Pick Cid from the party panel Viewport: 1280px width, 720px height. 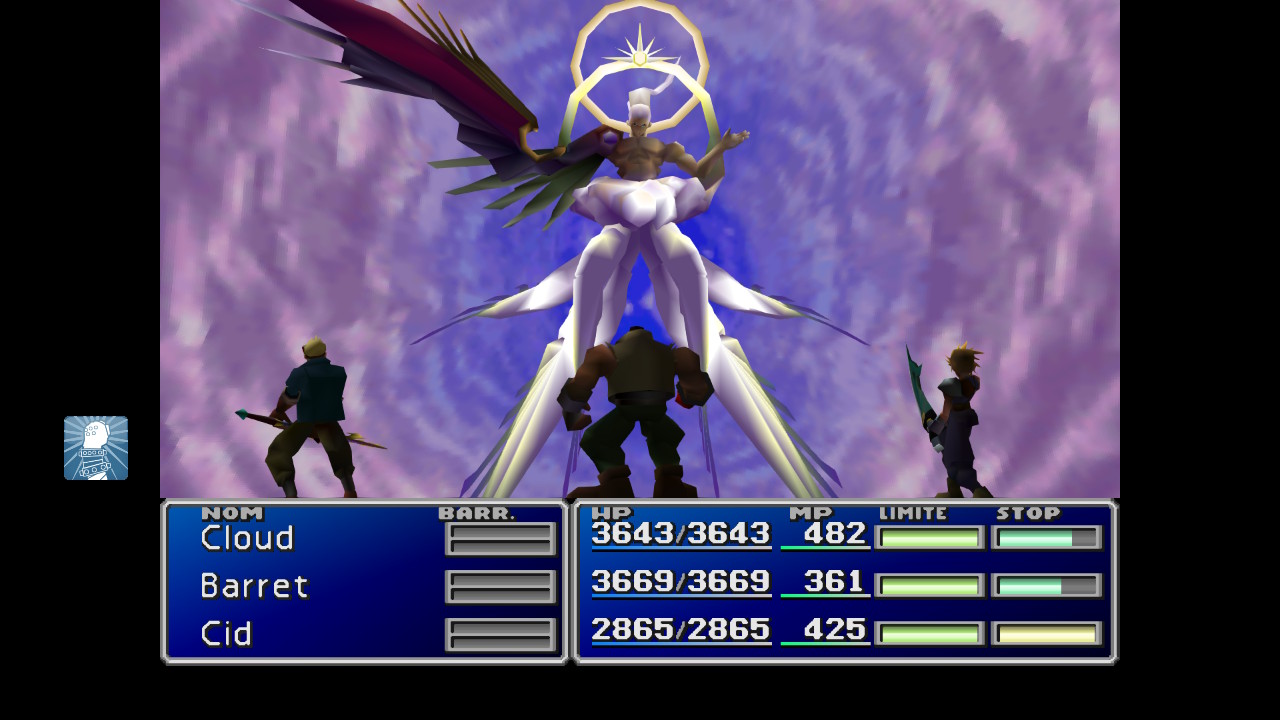226,634
